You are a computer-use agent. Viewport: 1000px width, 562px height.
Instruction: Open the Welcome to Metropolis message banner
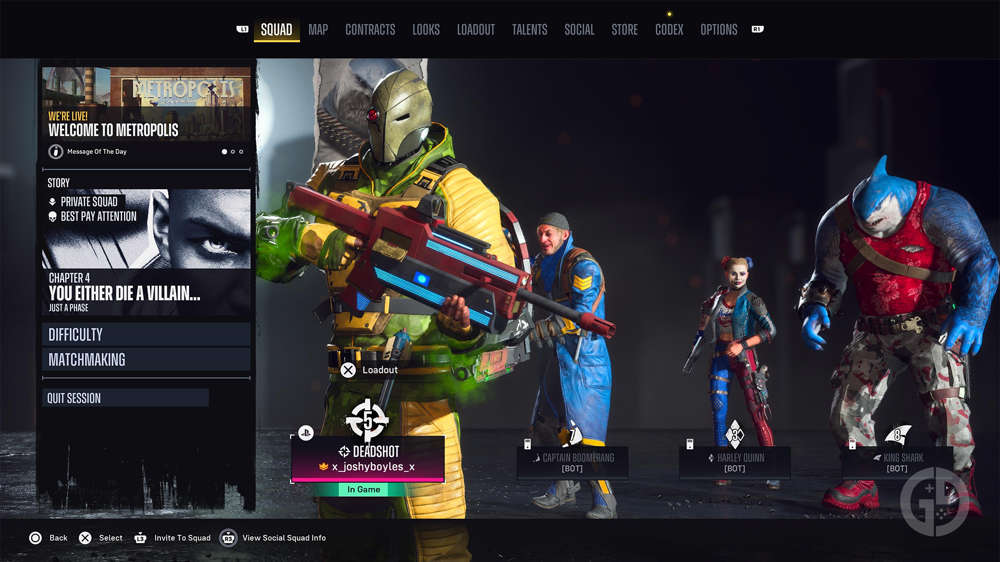coord(146,113)
